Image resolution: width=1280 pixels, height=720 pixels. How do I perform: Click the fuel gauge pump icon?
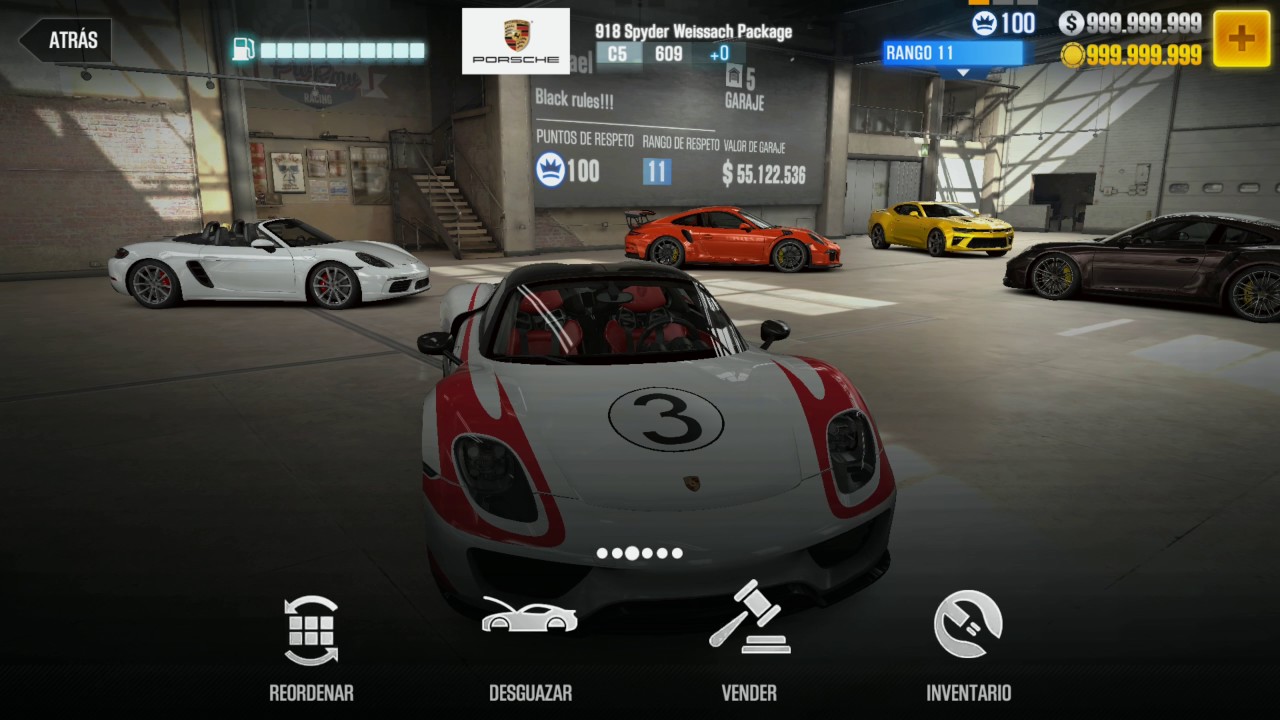coord(243,49)
